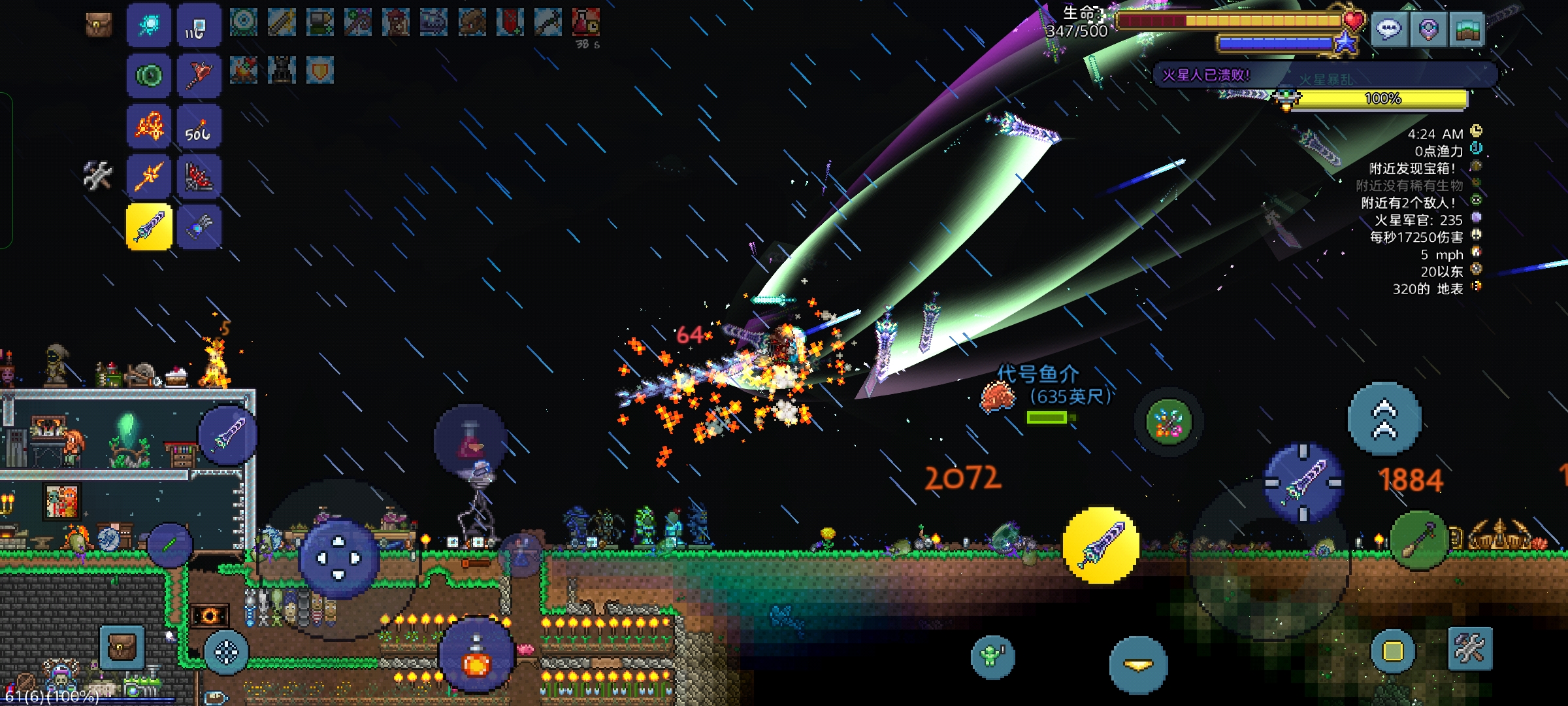Image resolution: width=1568 pixels, height=706 pixels.
Task: Toggle the smart cursor crosshair button
Action: pos(226,652)
